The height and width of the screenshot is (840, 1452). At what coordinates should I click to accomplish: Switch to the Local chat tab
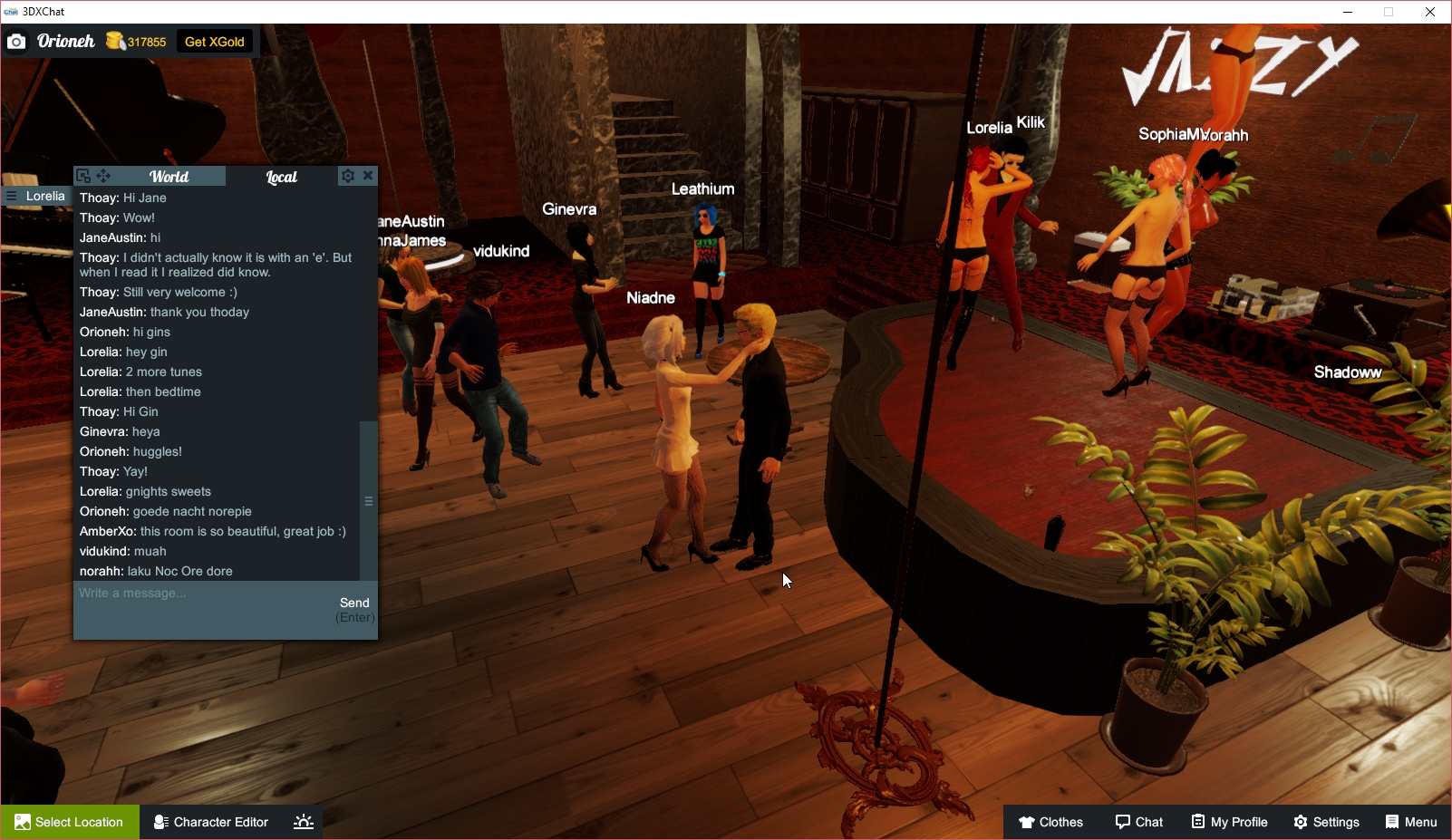pyautogui.click(x=281, y=178)
